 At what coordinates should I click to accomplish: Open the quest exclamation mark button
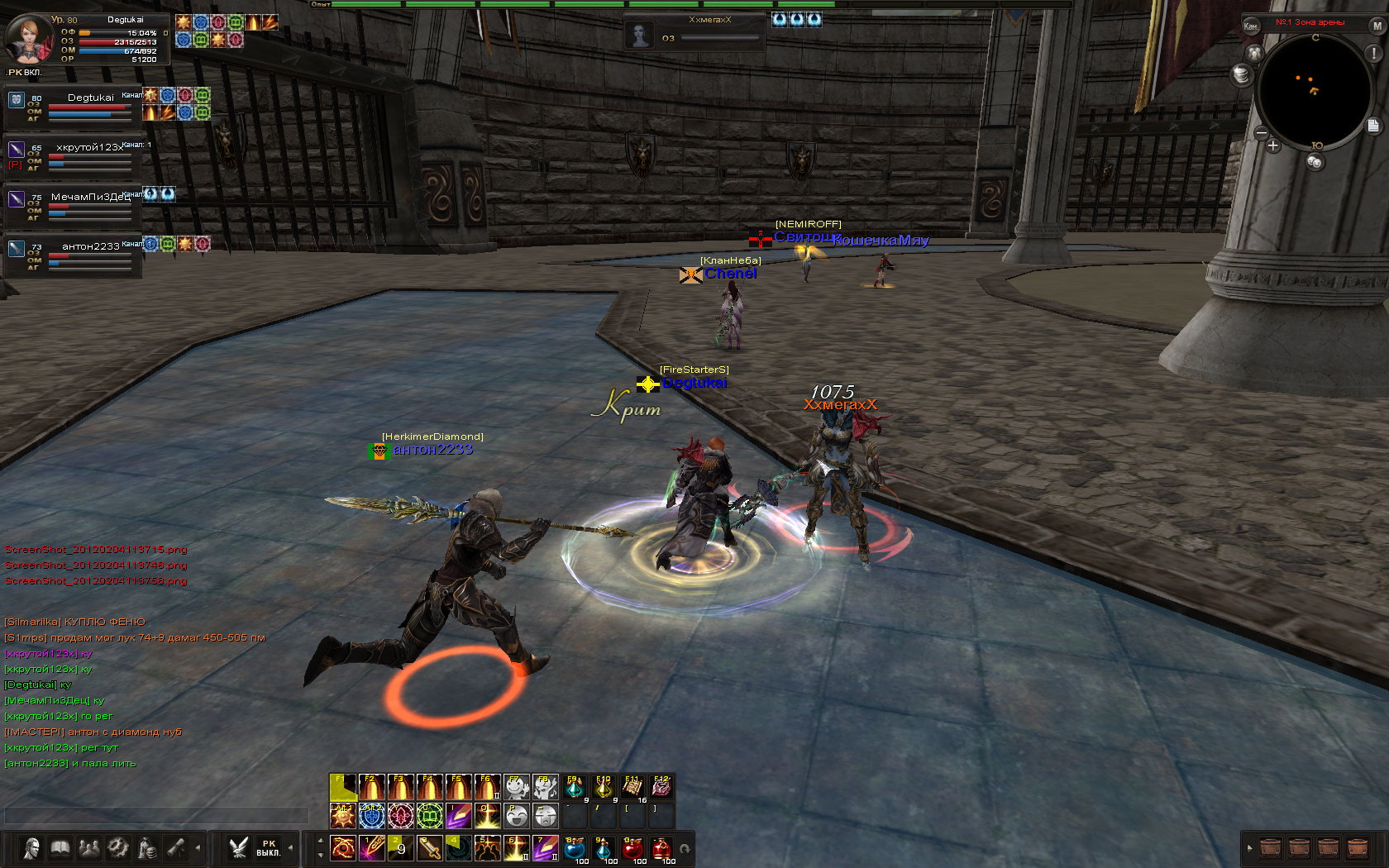1374,53
